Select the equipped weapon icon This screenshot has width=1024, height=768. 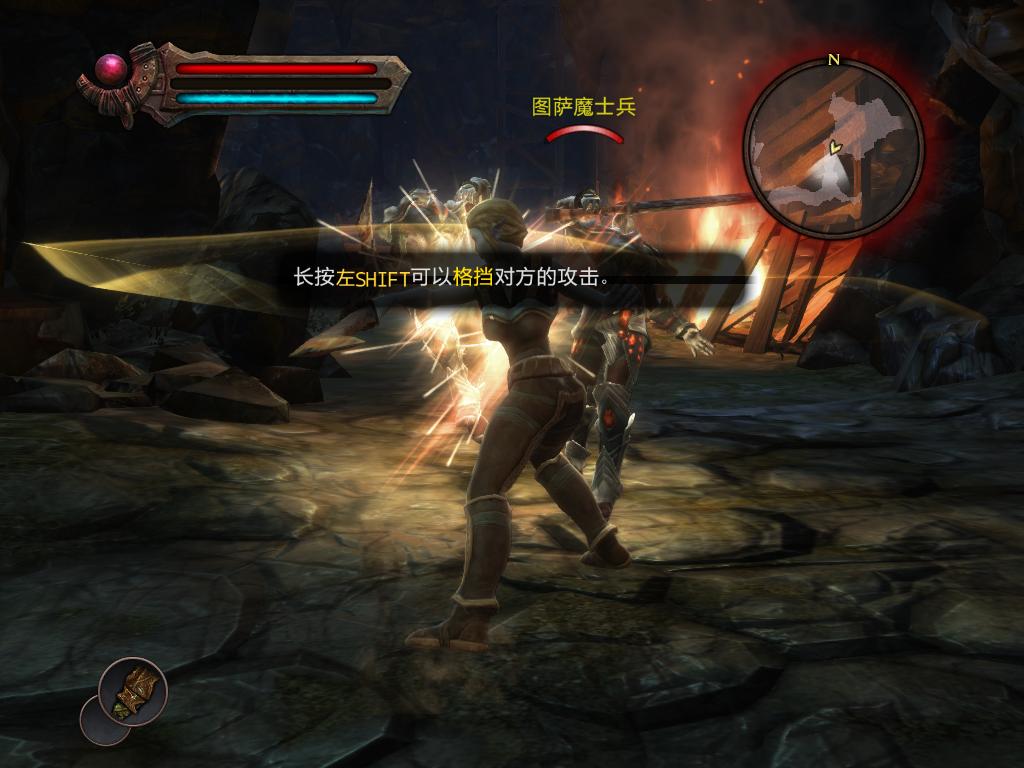click(133, 691)
